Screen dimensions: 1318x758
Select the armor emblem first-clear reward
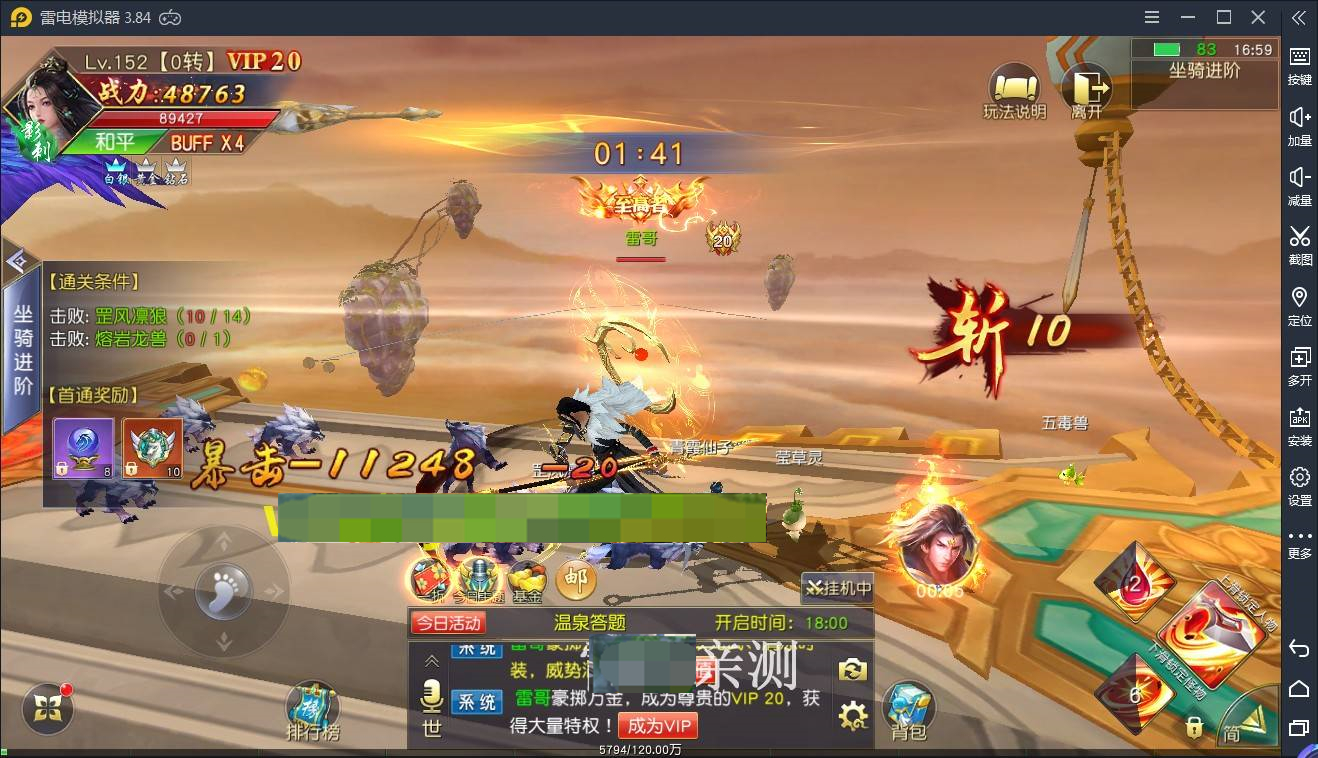tap(152, 447)
